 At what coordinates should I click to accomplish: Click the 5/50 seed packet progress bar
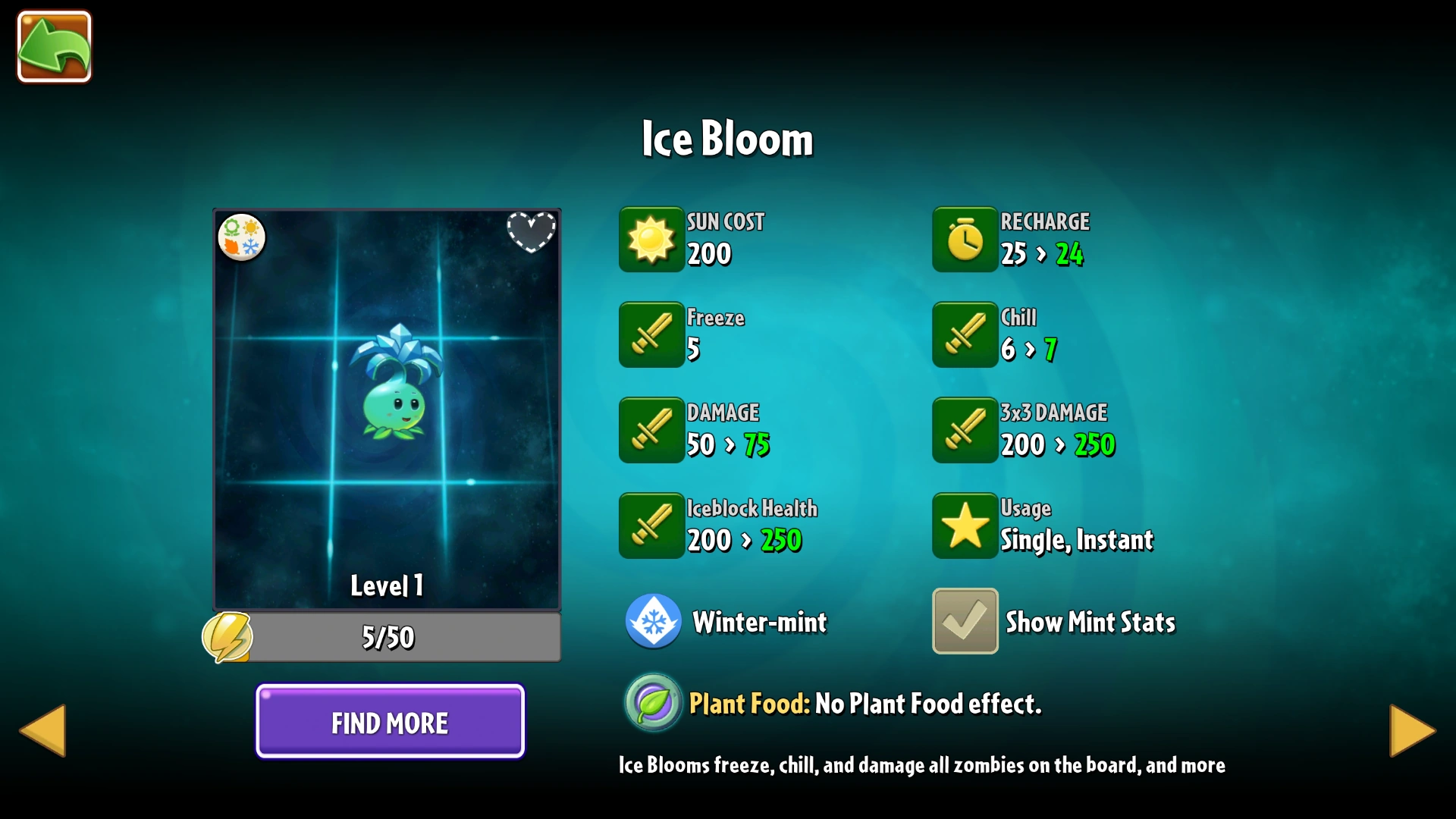coord(388,638)
